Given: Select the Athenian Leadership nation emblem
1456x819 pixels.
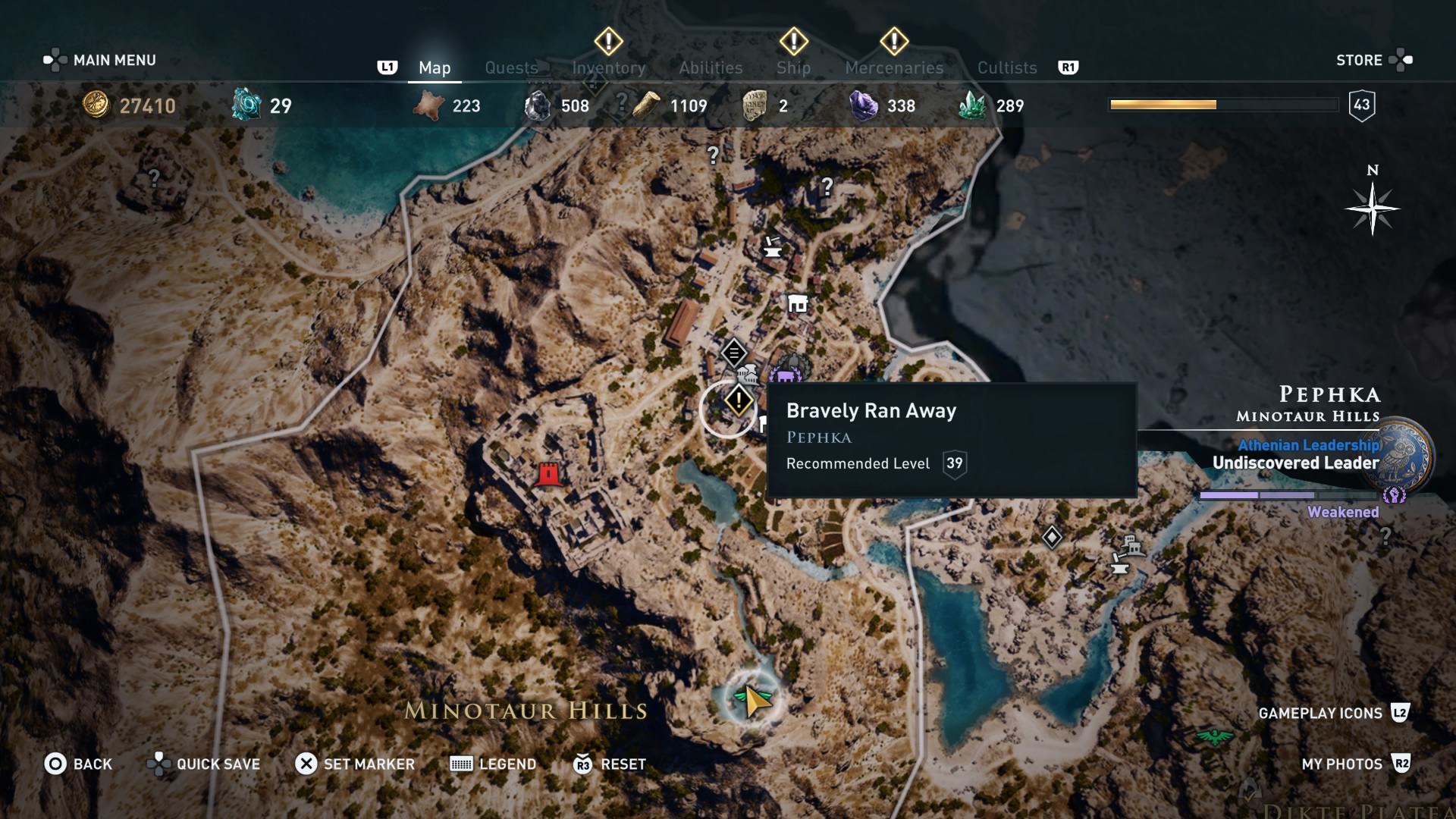Looking at the screenshot, I should (1400, 457).
